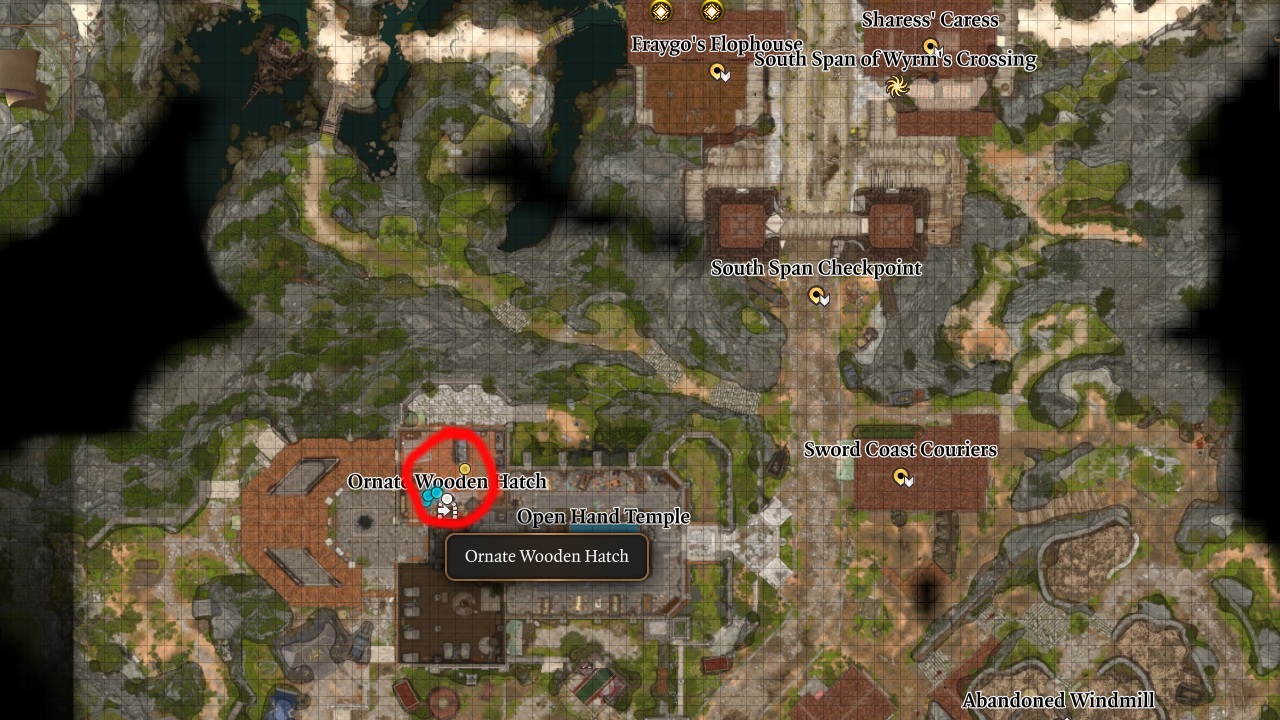The height and width of the screenshot is (720, 1280).
Task: Click the Ornate Wooden Hatch tooltip box
Action: click(547, 556)
